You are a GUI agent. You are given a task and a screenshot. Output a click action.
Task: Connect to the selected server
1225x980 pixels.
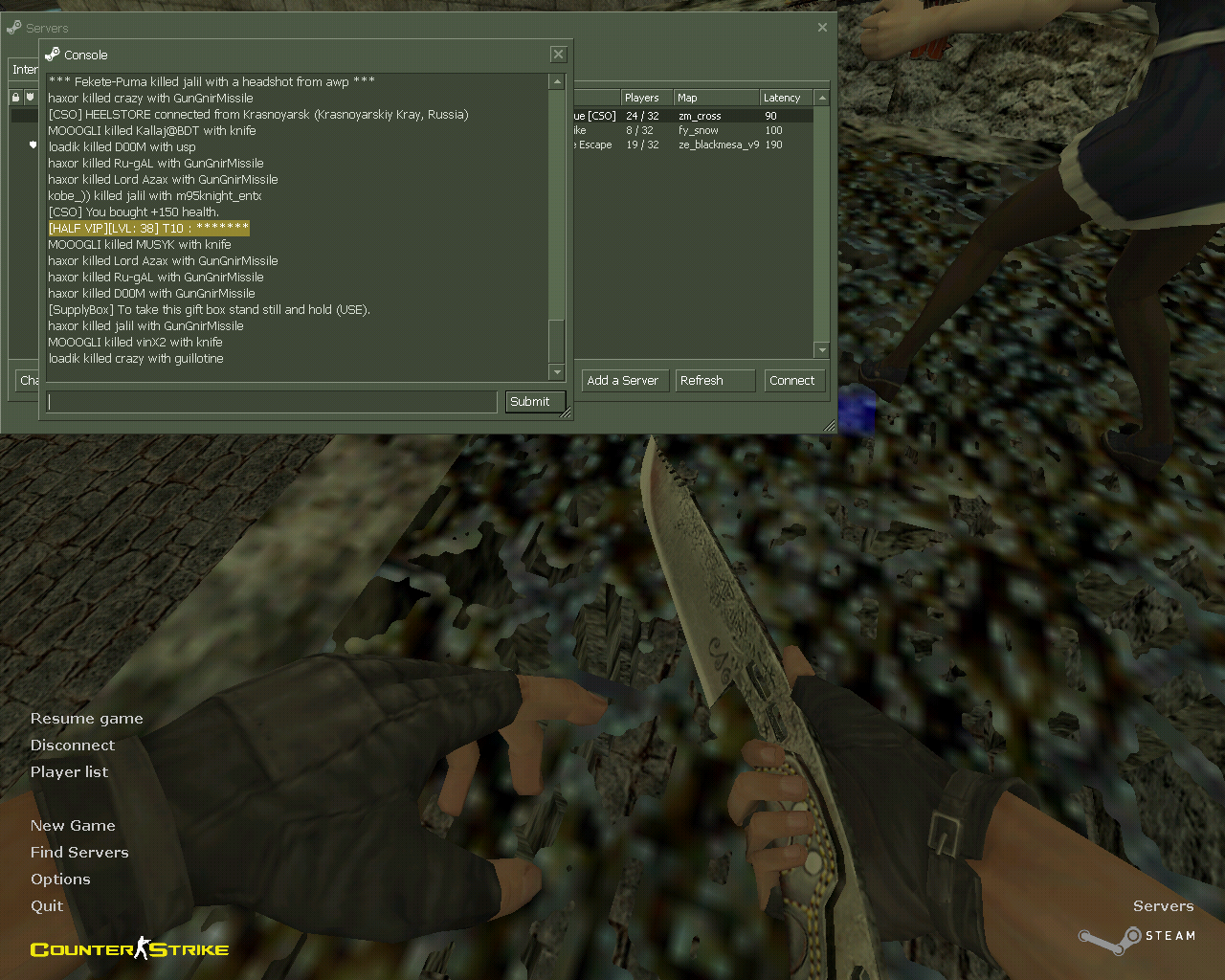pos(792,381)
